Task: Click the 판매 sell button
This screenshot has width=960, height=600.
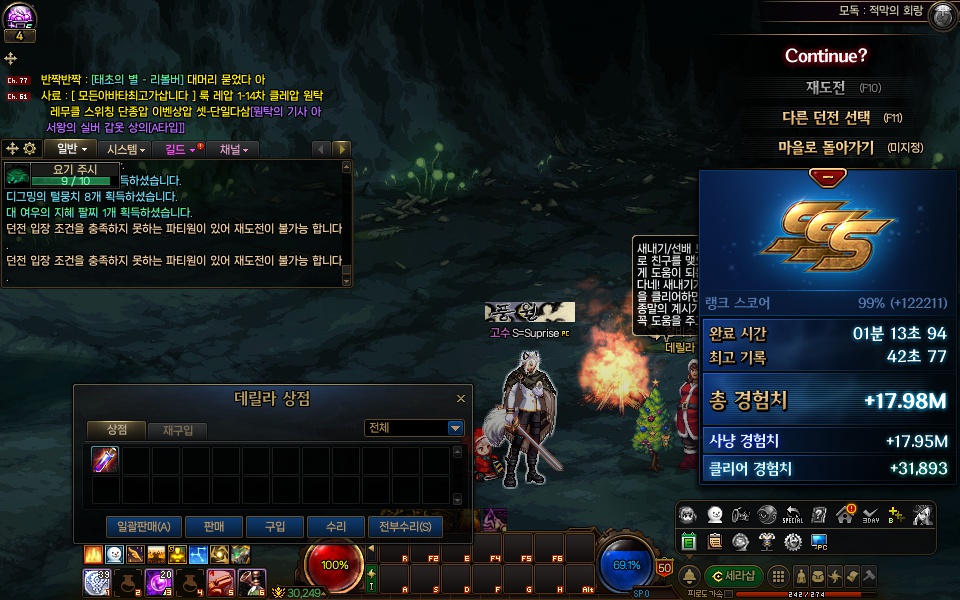Action: click(213, 526)
